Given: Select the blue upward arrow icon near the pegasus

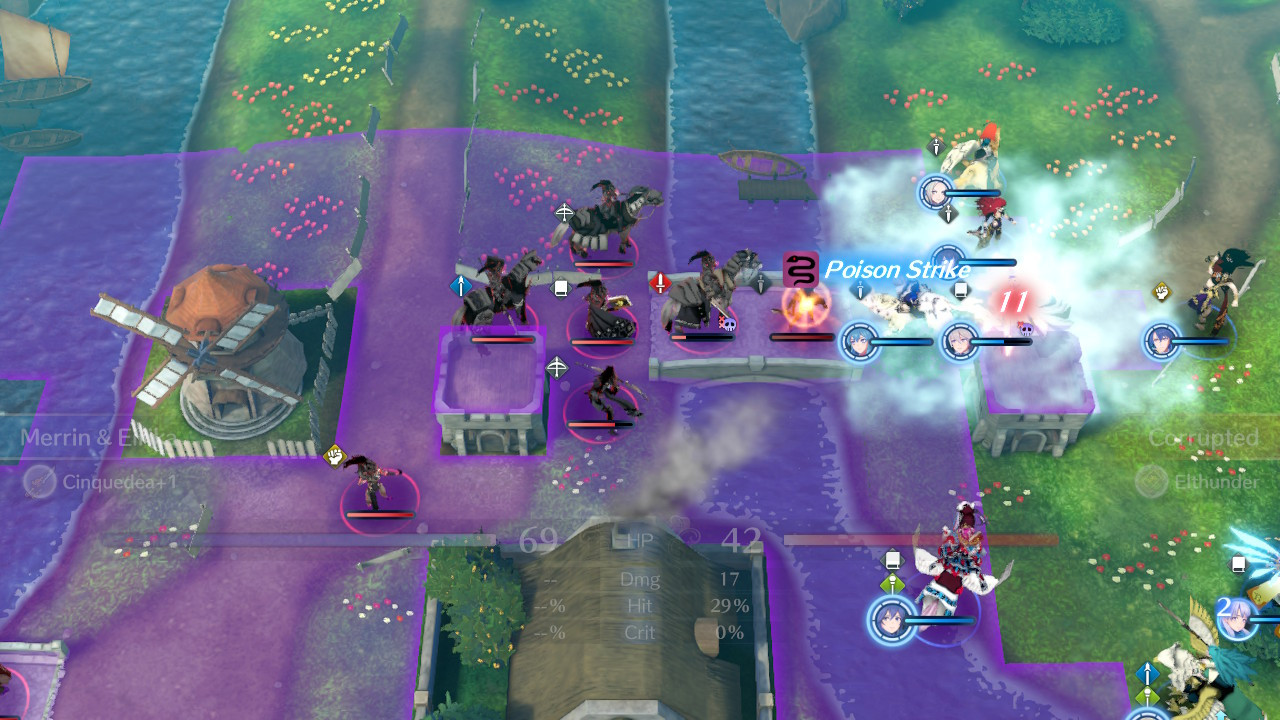Looking at the screenshot, I should click(x=1147, y=673).
